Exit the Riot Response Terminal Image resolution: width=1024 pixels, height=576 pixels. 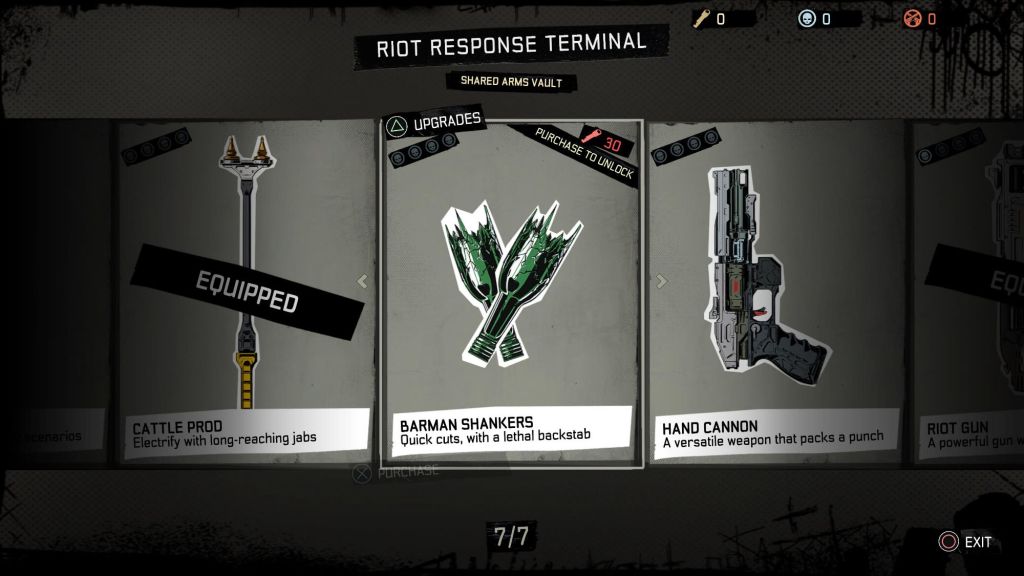click(x=965, y=542)
